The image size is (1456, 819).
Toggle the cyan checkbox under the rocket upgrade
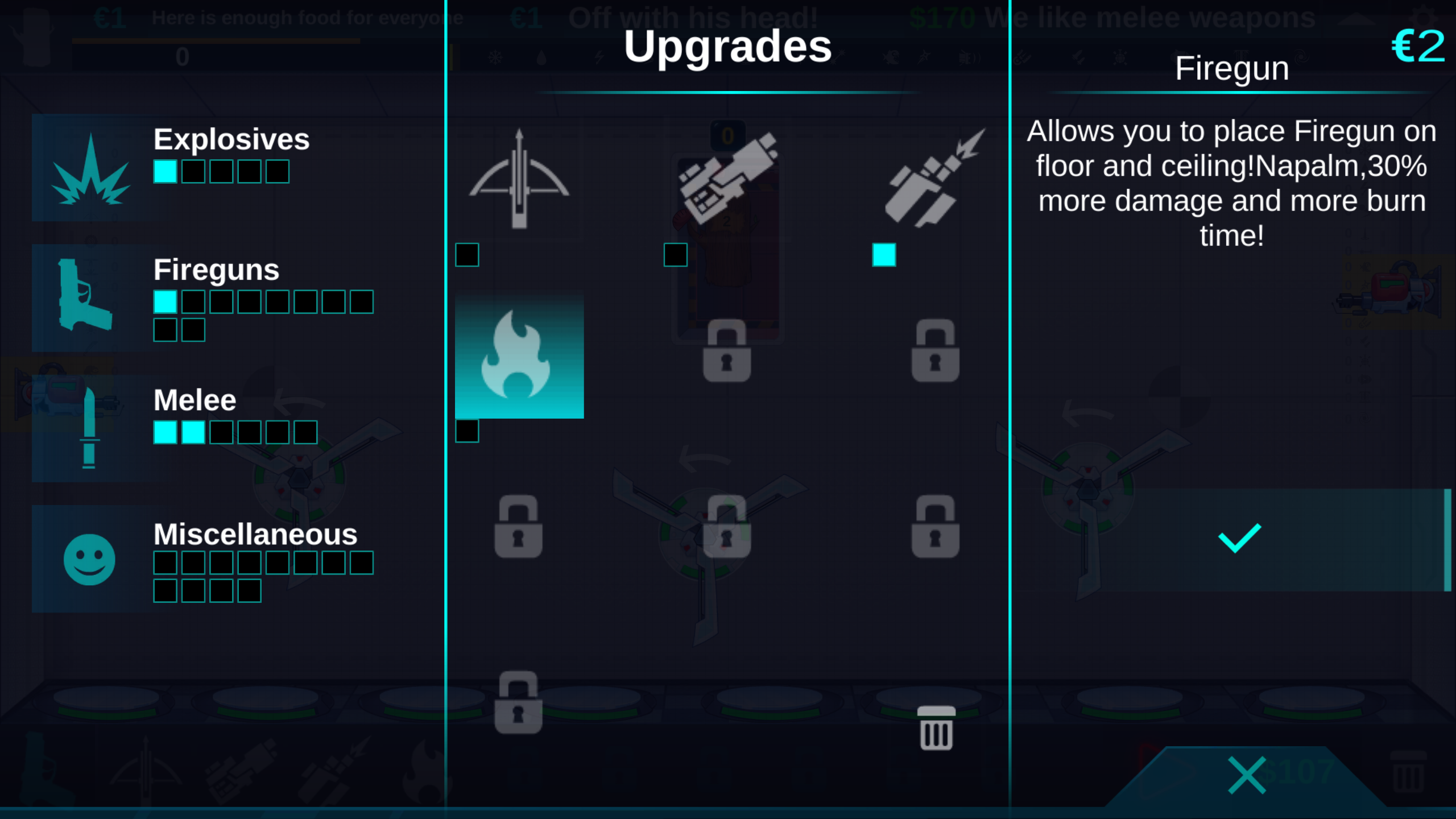(884, 256)
